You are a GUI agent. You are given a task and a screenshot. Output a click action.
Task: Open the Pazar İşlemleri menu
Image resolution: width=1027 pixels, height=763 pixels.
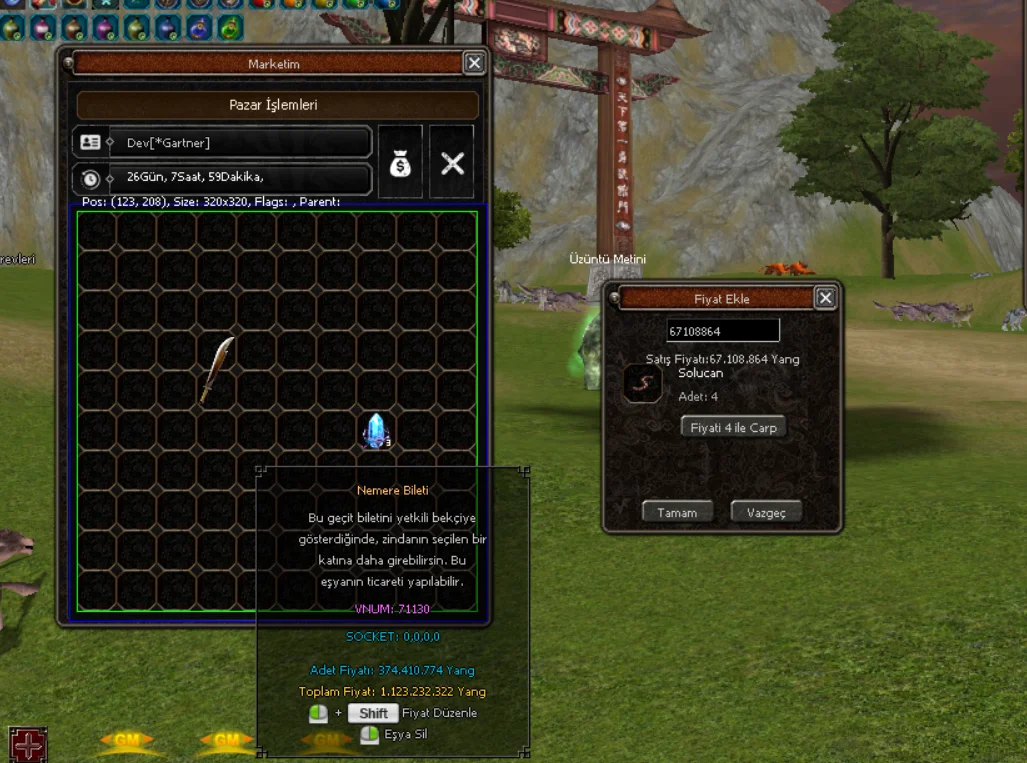277,105
